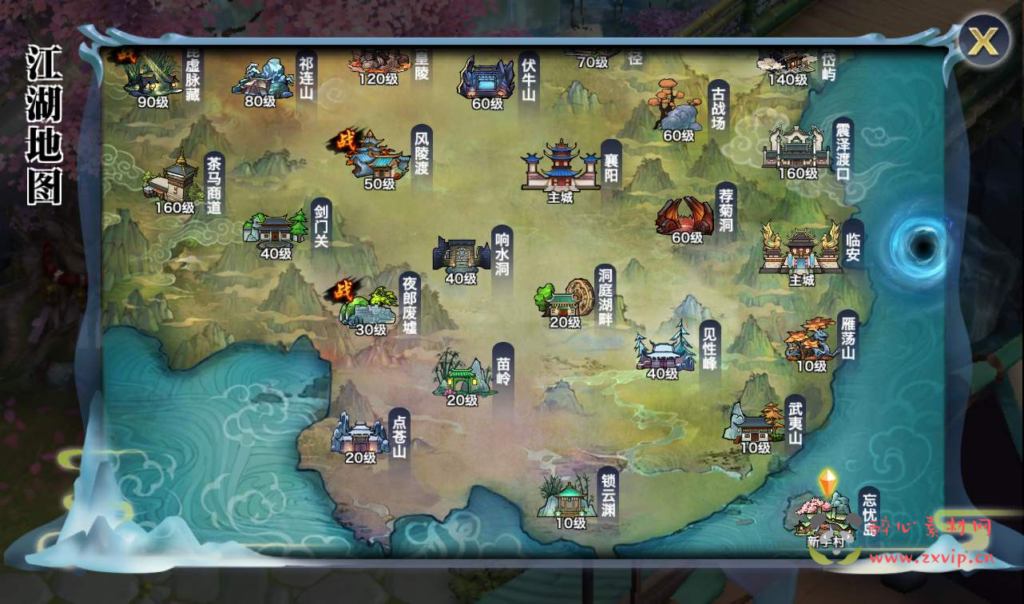Open the Jianxing Peak level 40 location
This screenshot has width=1024, height=604.
tap(663, 351)
